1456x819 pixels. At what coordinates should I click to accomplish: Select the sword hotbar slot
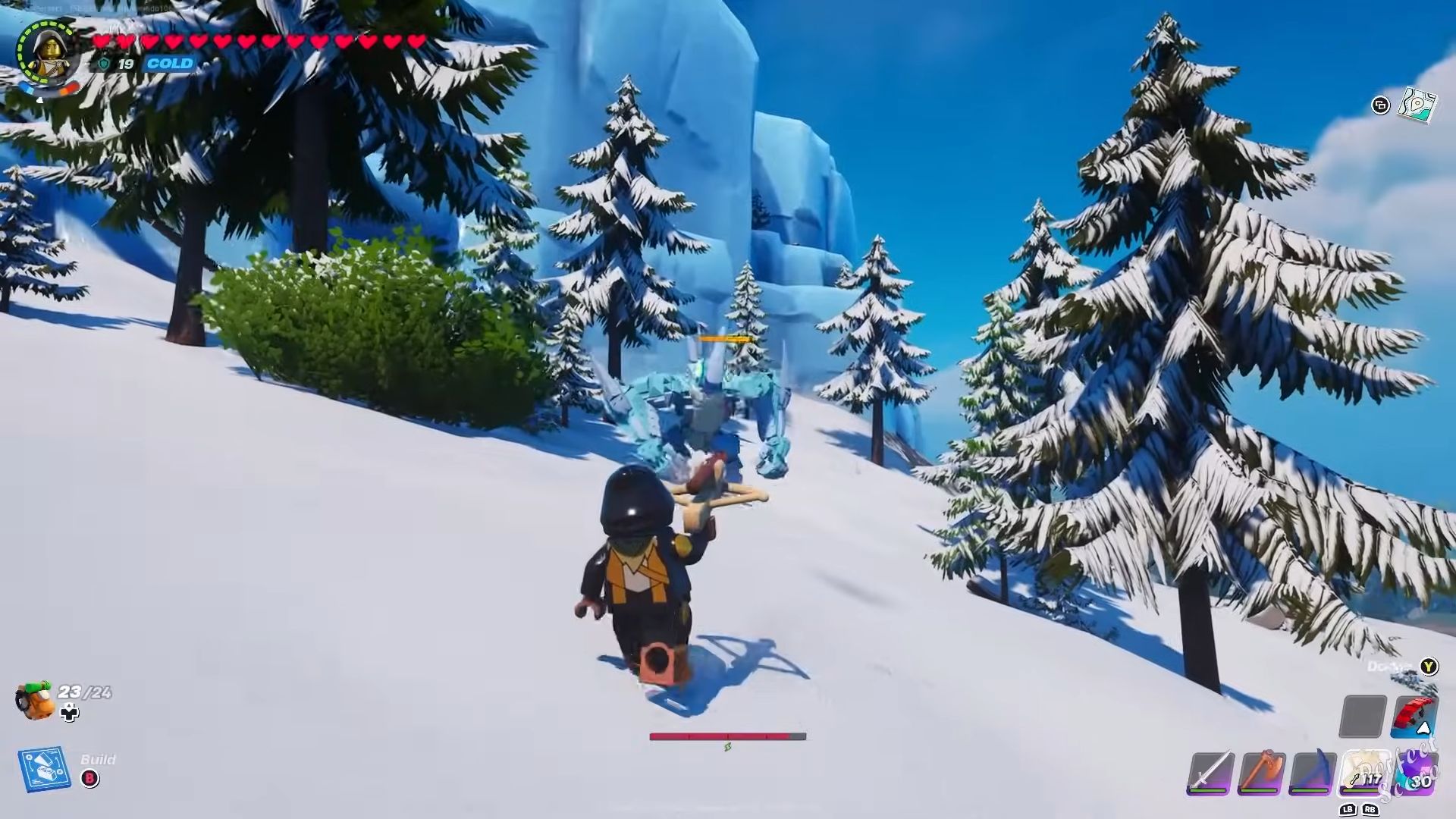click(x=1210, y=773)
